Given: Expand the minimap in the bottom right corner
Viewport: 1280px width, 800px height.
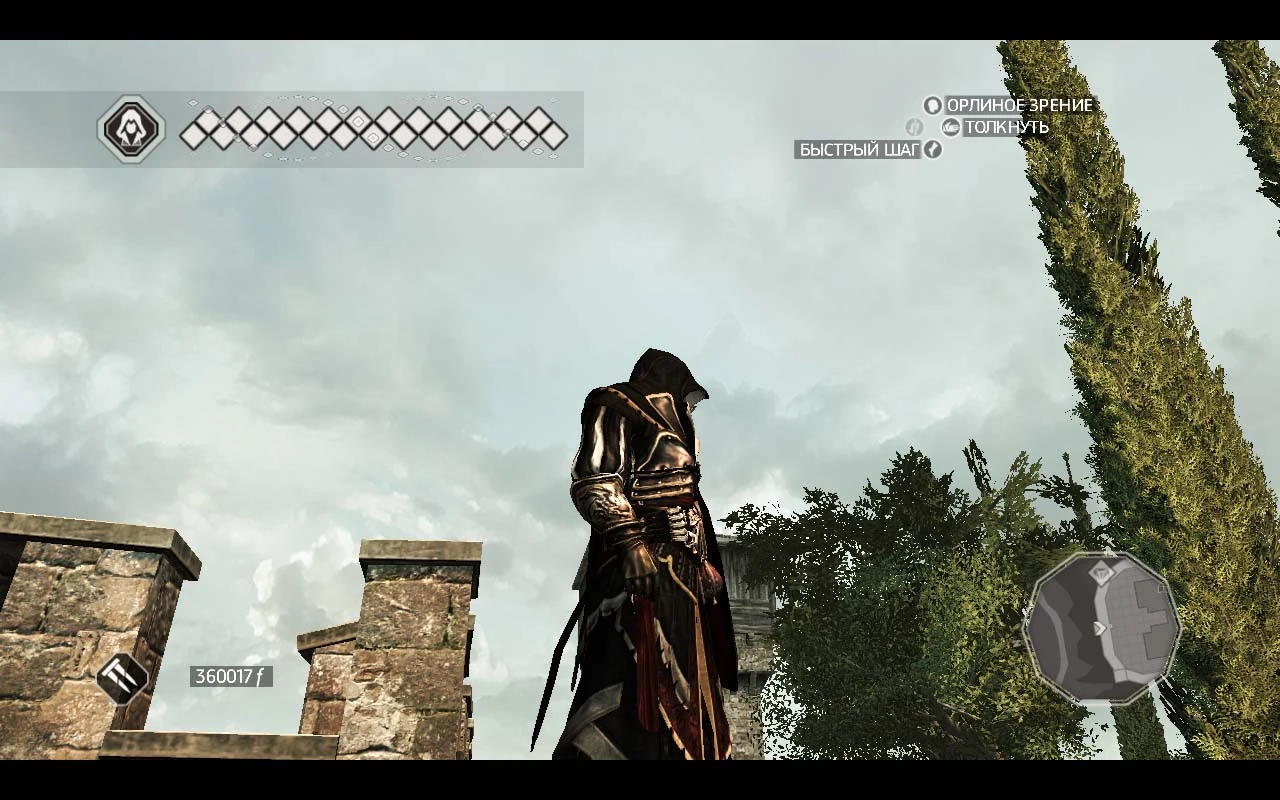Looking at the screenshot, I should point(1103,625).
